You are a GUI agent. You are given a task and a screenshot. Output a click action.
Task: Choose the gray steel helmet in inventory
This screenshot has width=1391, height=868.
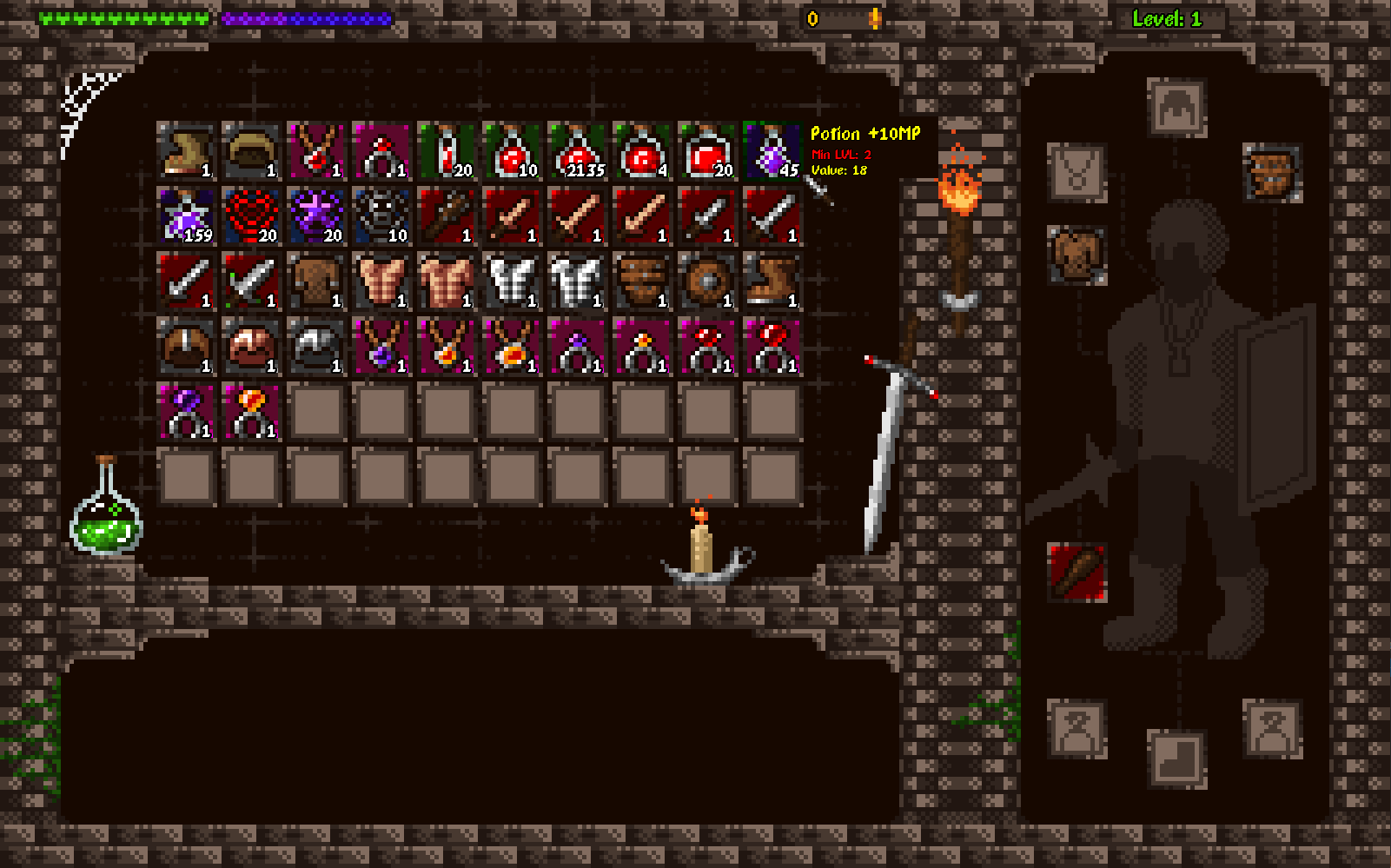(x=316, y=347)
